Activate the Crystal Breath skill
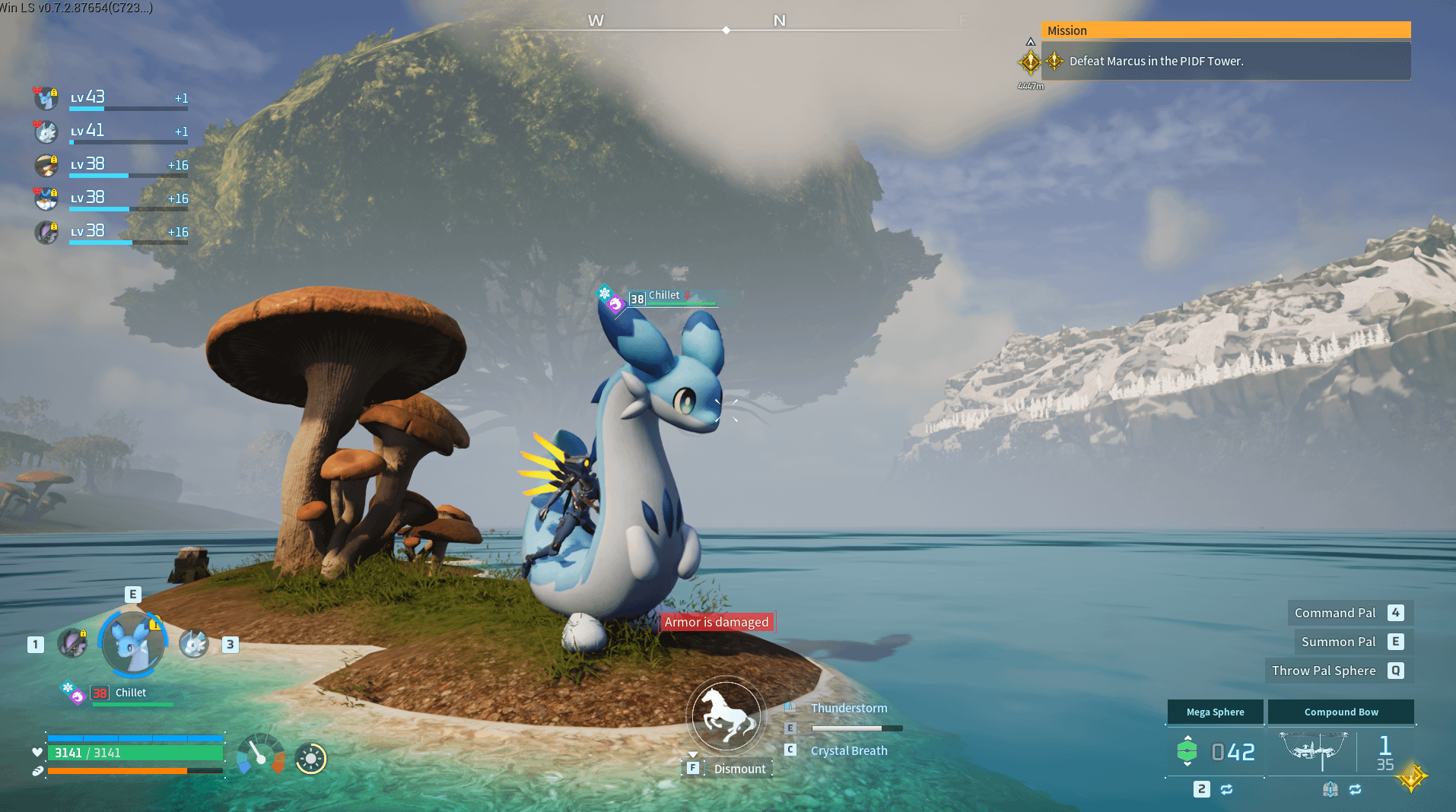The image size is (1456, 812). (x=848, y=750)
